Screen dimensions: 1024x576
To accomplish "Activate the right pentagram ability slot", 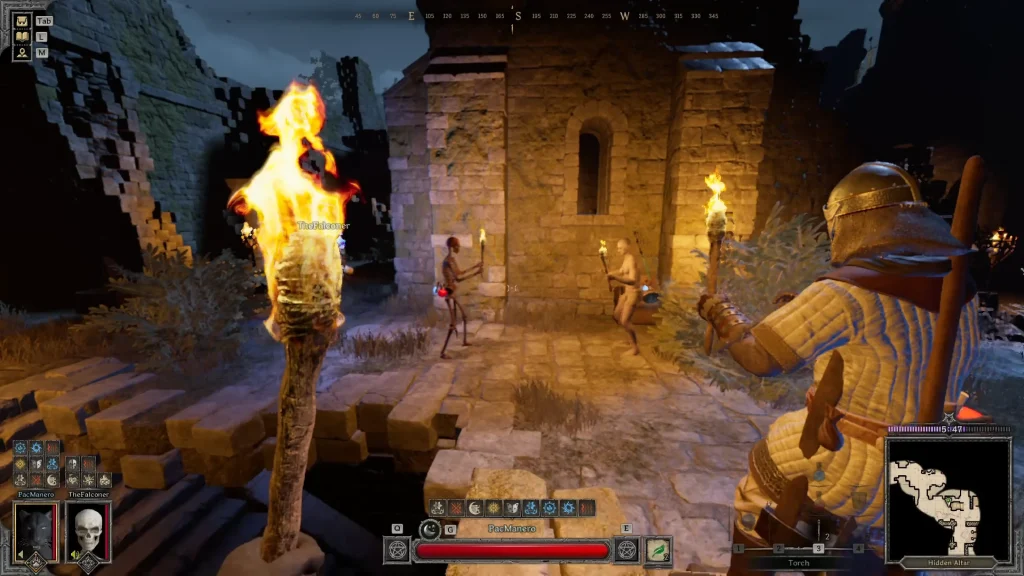I will (627, 550).
